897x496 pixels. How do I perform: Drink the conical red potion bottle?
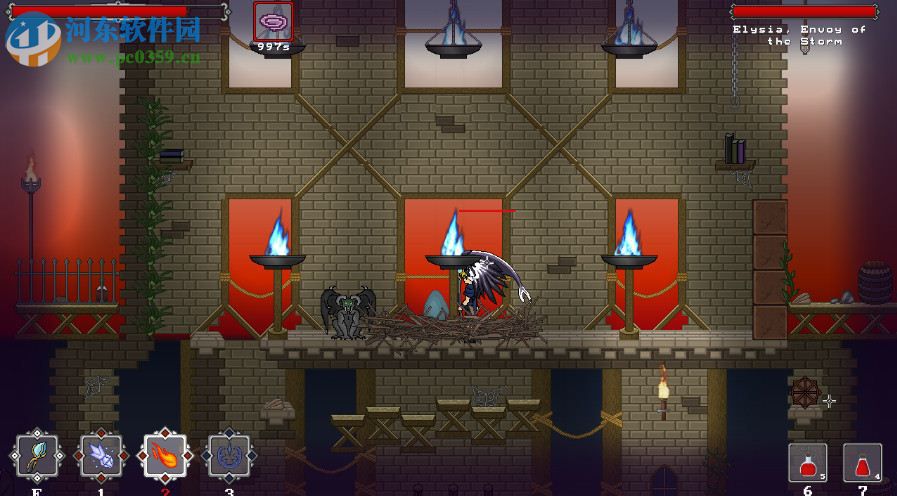point(862,463)
